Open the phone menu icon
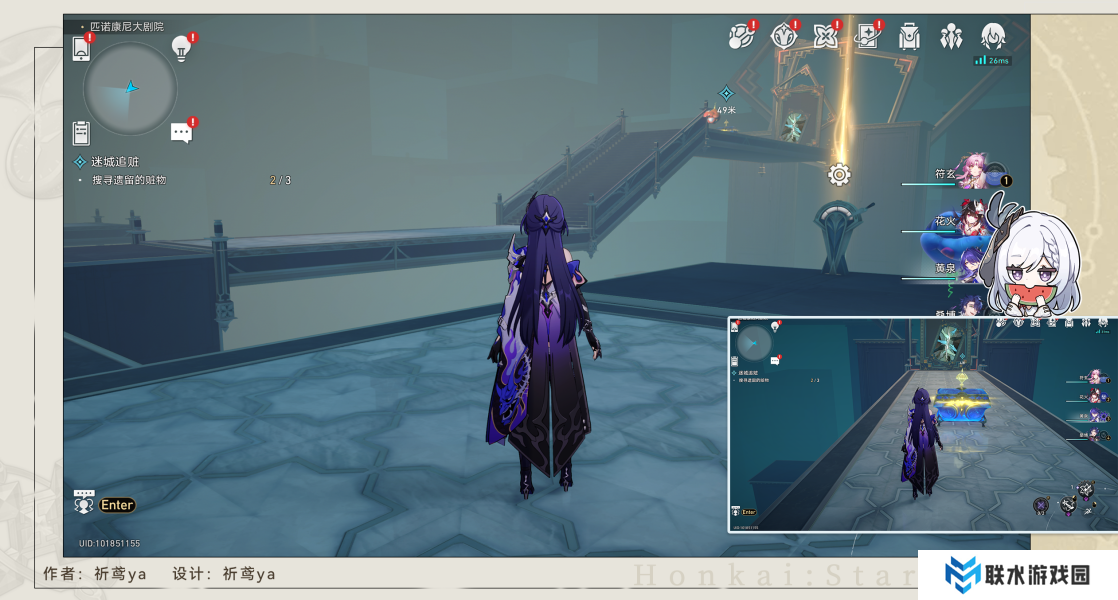The image size is (1118, 600). pyautogui.click(x=82, y=47)
